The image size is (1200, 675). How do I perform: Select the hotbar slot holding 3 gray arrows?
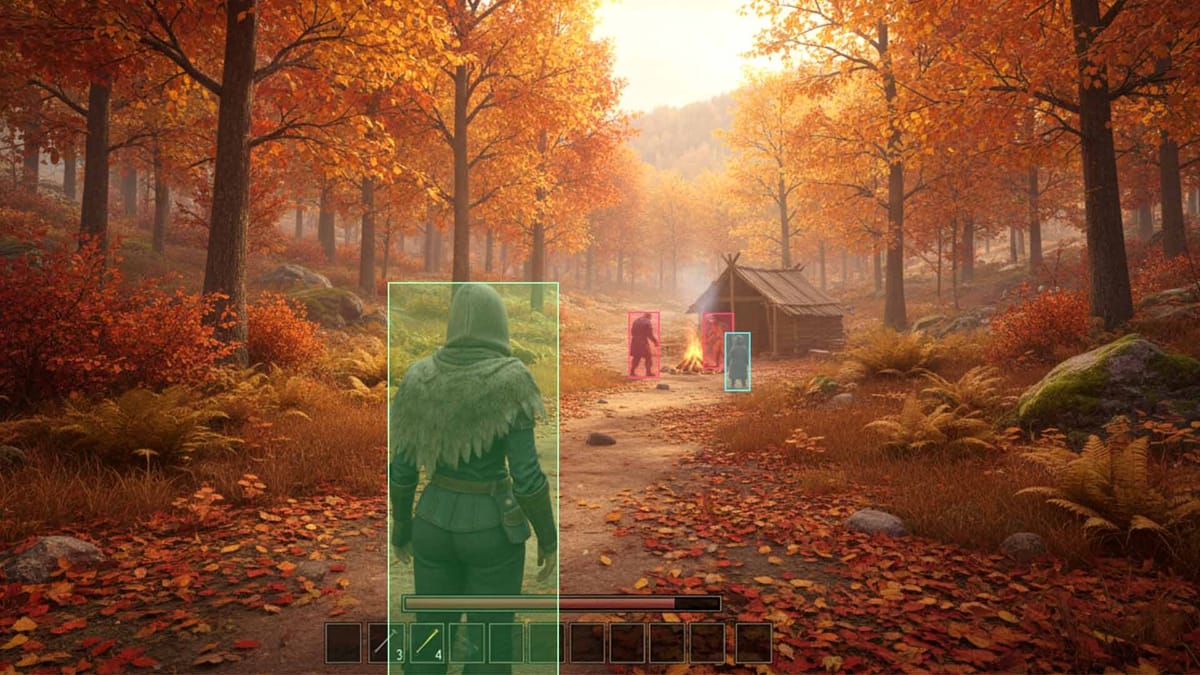(385, 643)
